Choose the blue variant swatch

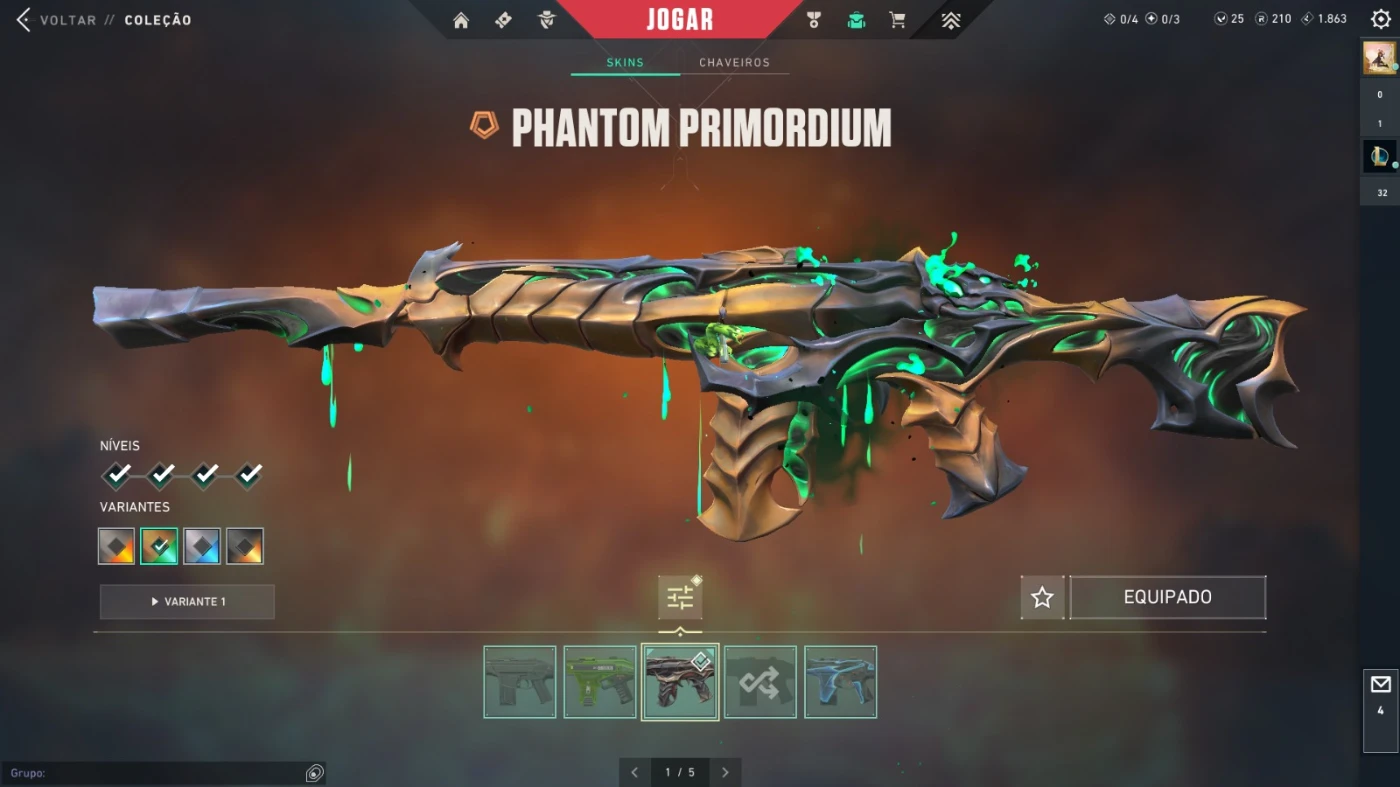202,546
